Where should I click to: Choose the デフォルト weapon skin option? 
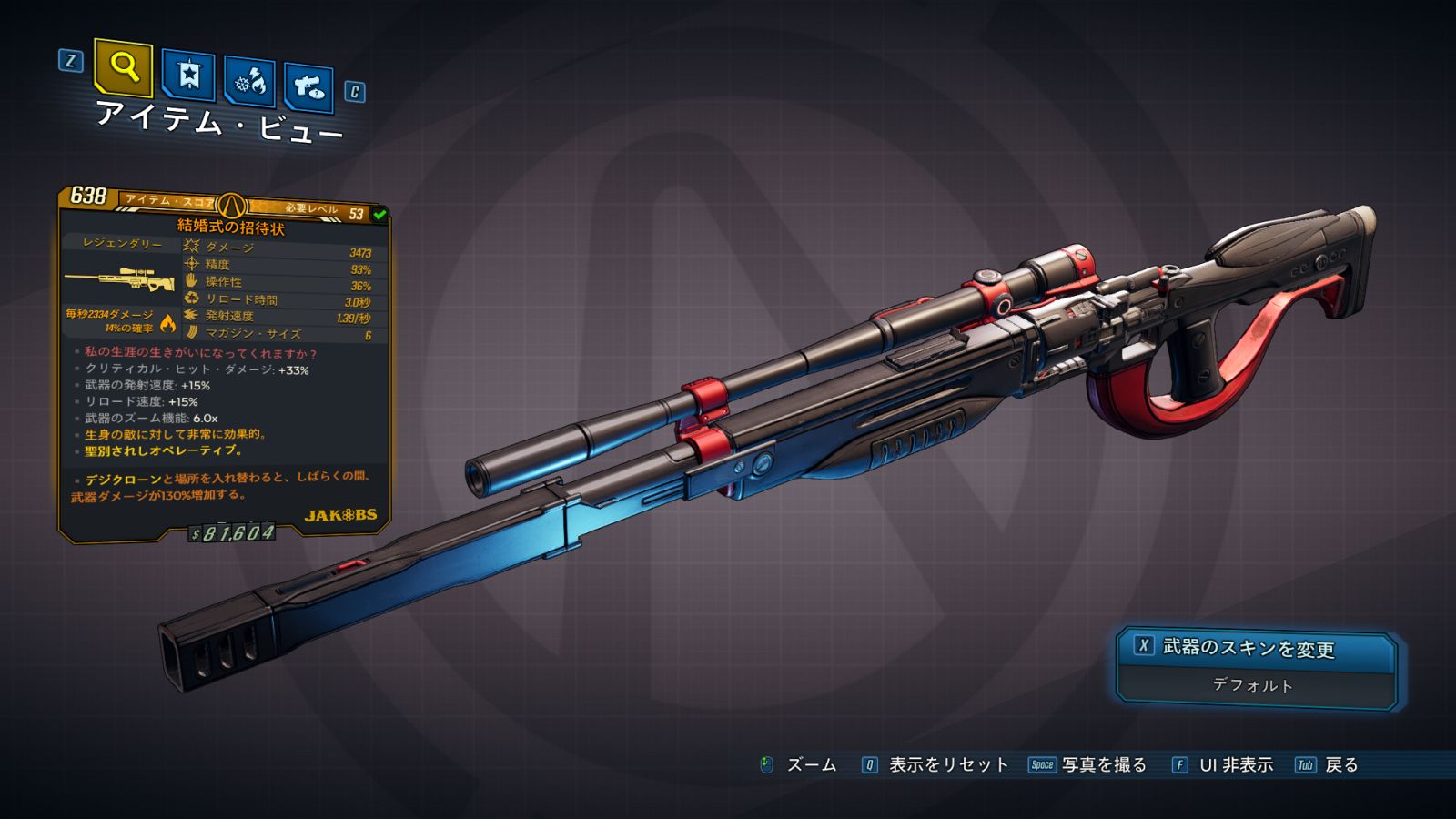[1254, 686]
